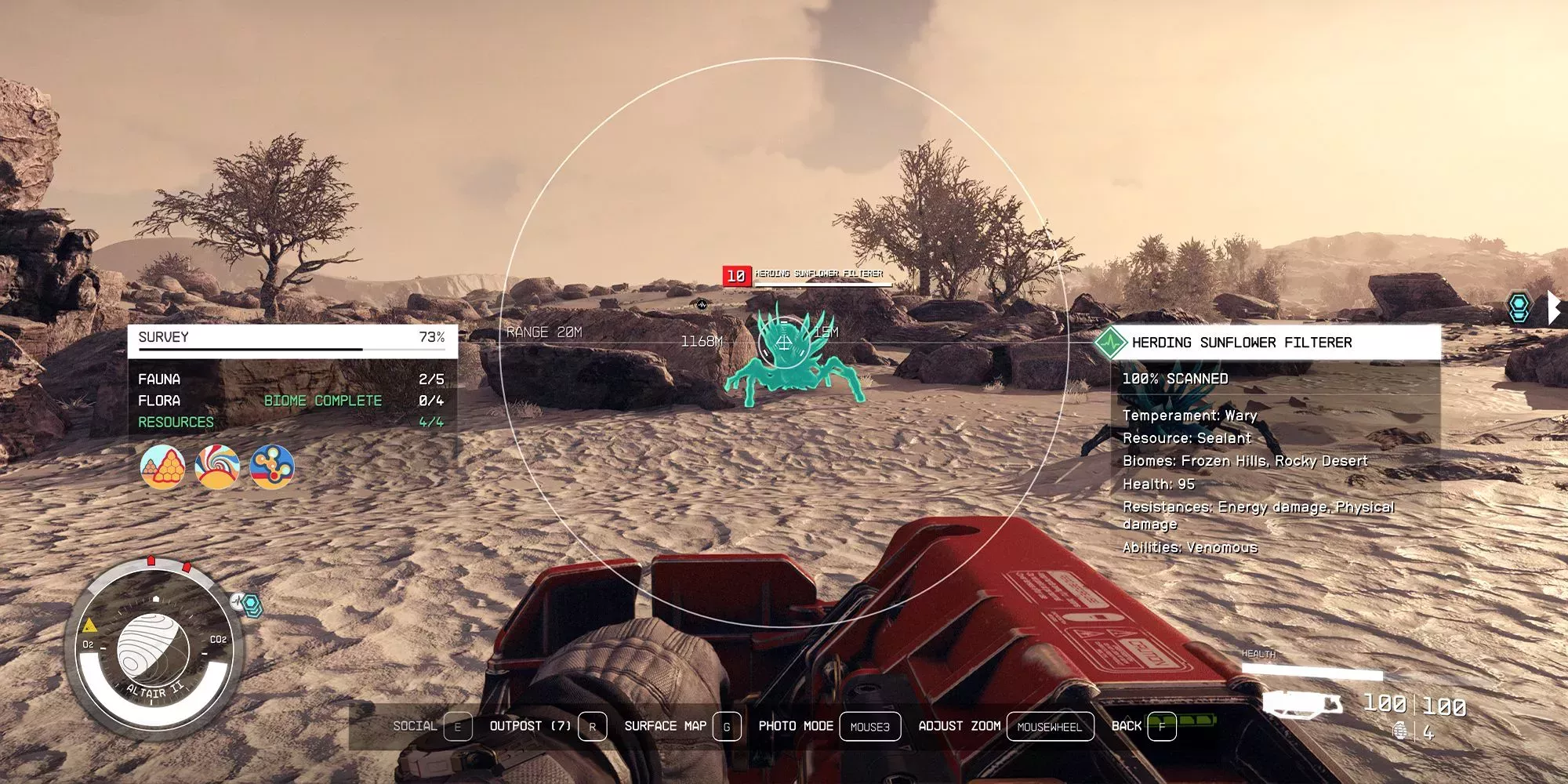Screen dimensions: 1568x784
Task: Select the Fauna survey row
Action: click(x=292, y=379)
